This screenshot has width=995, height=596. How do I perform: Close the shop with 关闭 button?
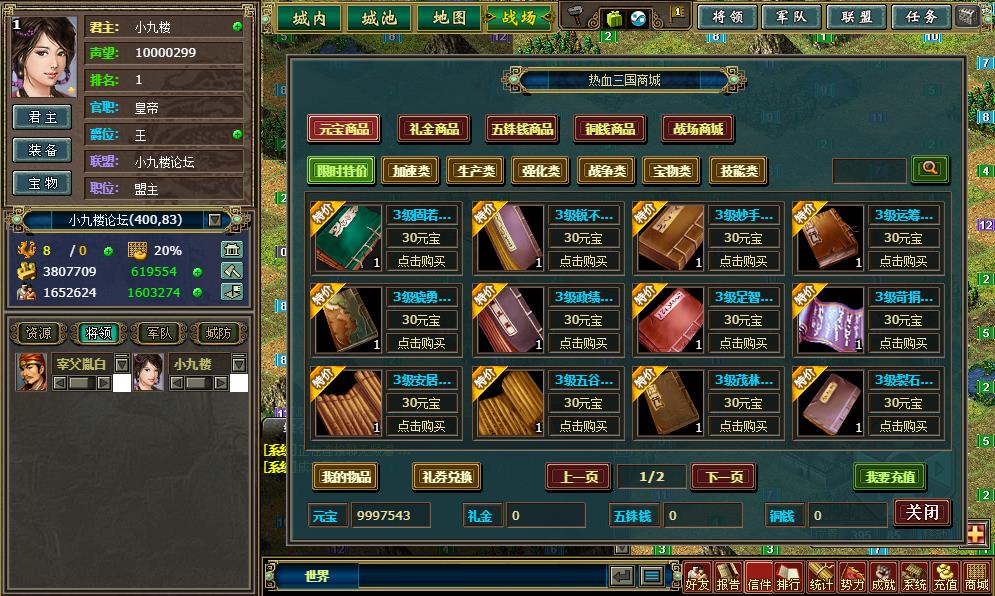pos(921,513)
